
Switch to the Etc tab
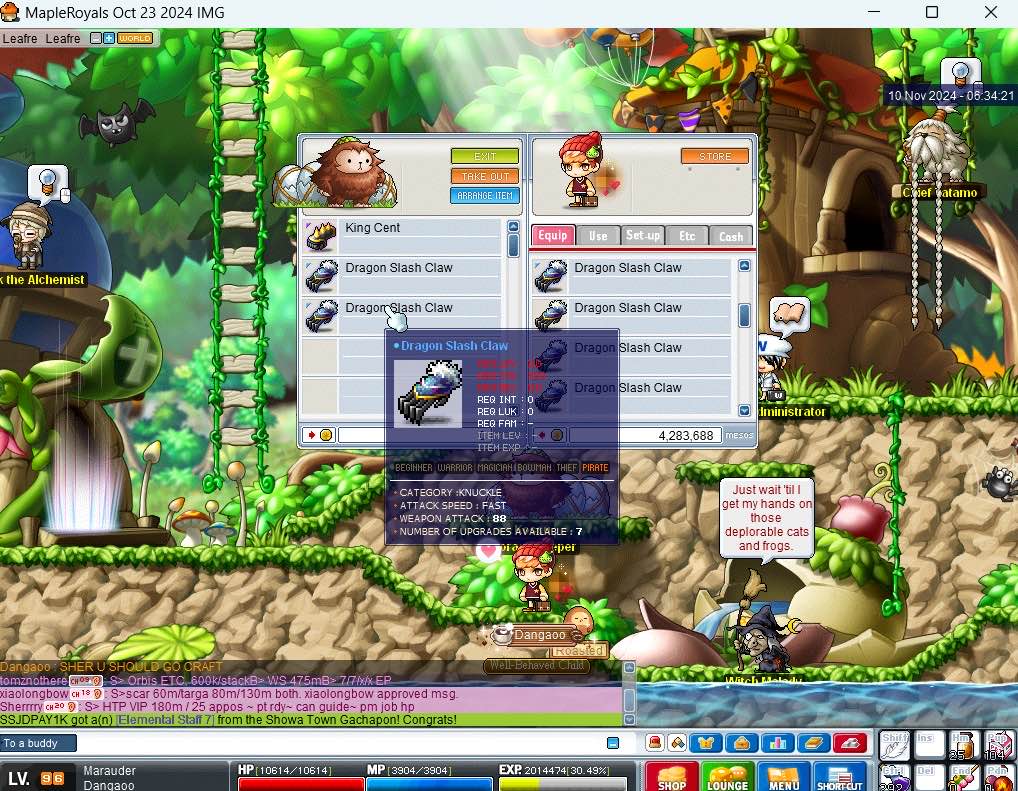point(687,236)
